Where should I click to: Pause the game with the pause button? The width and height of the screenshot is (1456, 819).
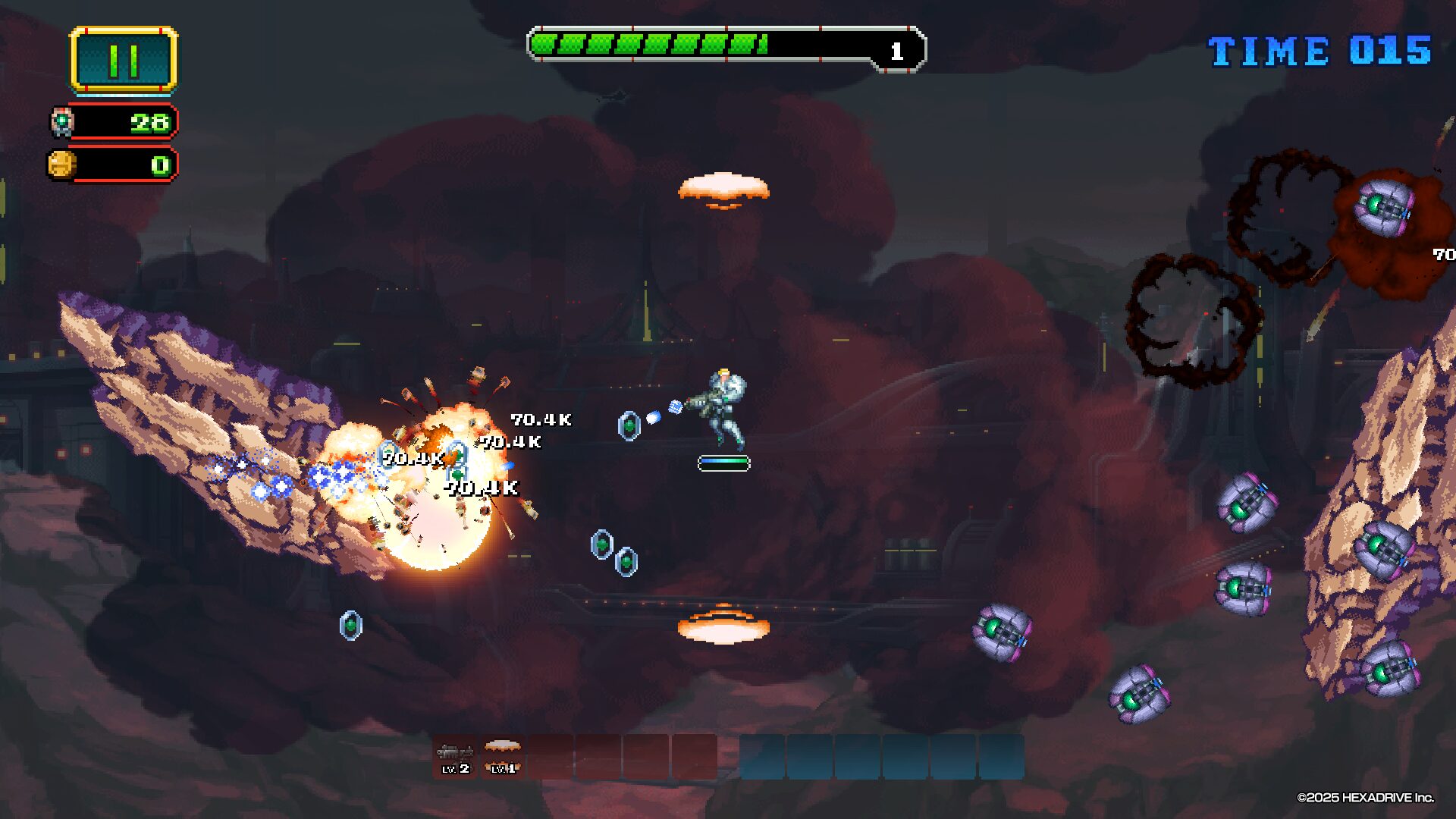124,60
